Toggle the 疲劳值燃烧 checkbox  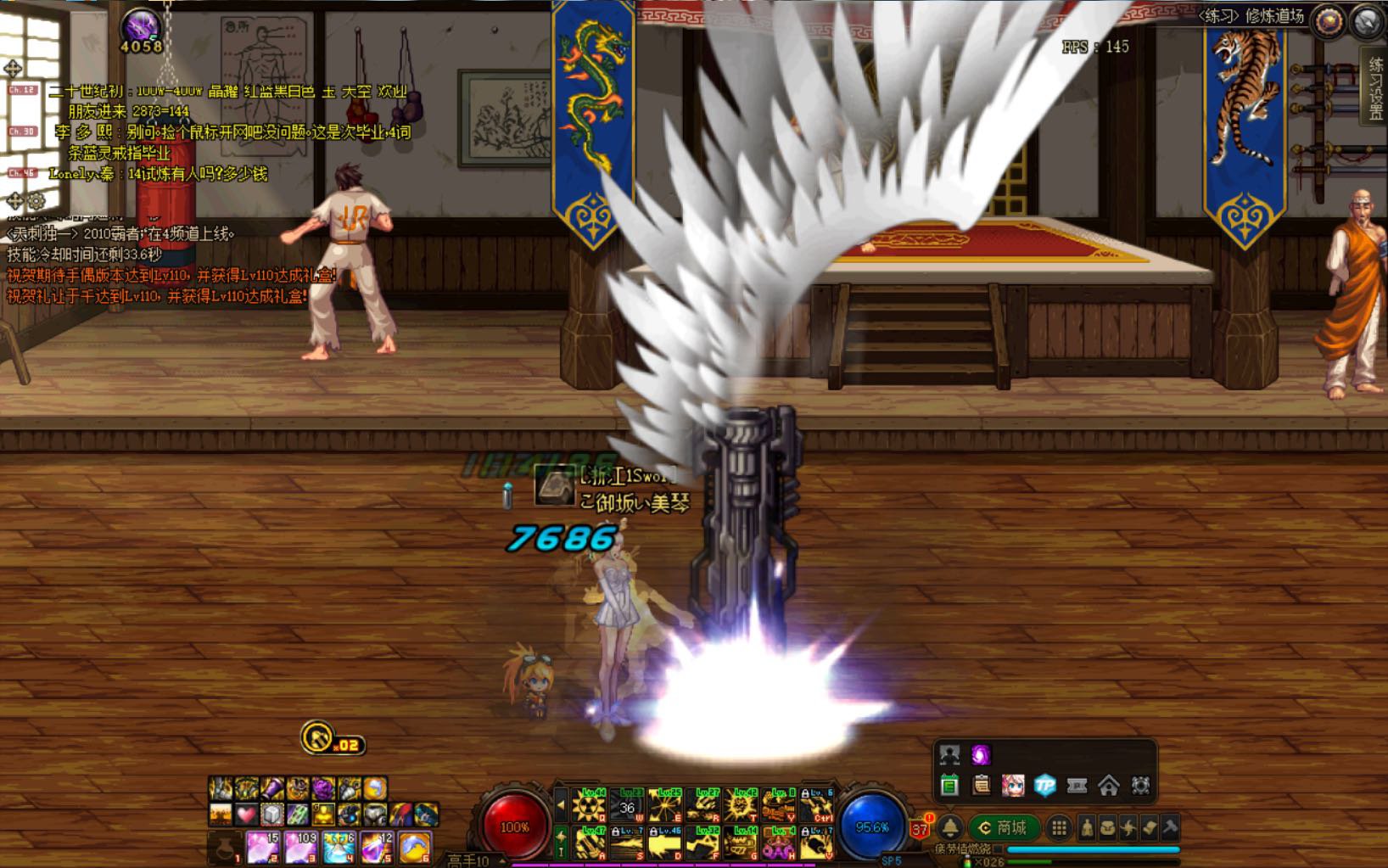(x=999, y=849)
